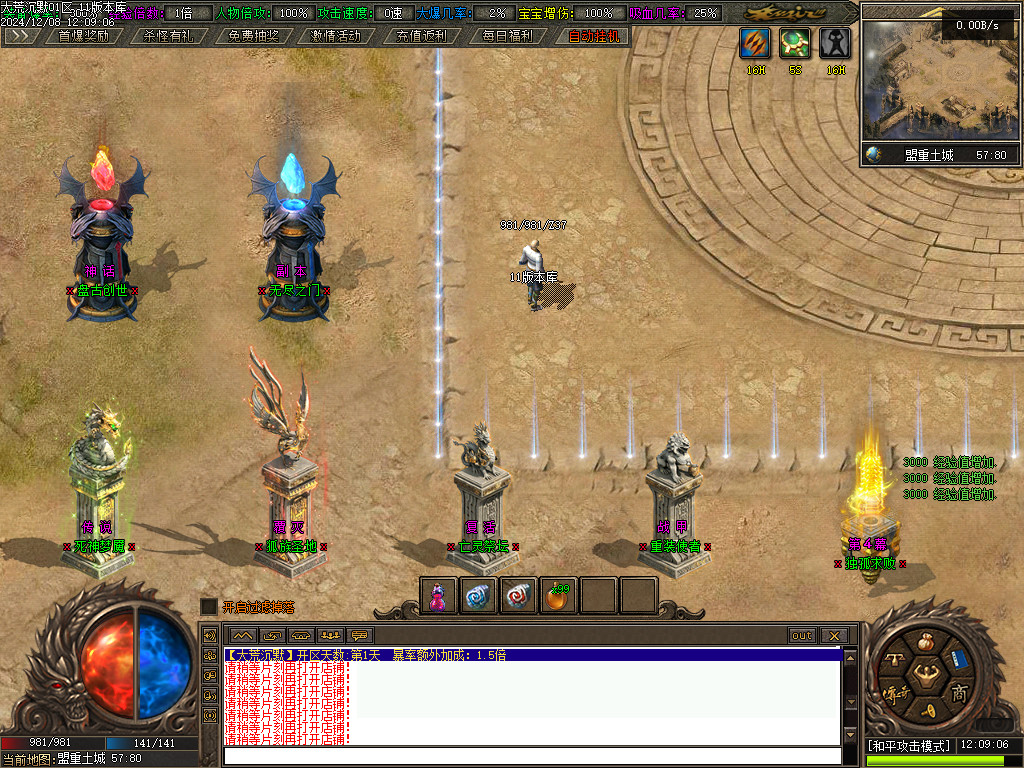This screenshot has width=1024, height=768.
Task: Toggle the 开启过滤掉落 drop filter checkbox
Action: (x=208, y=606)
